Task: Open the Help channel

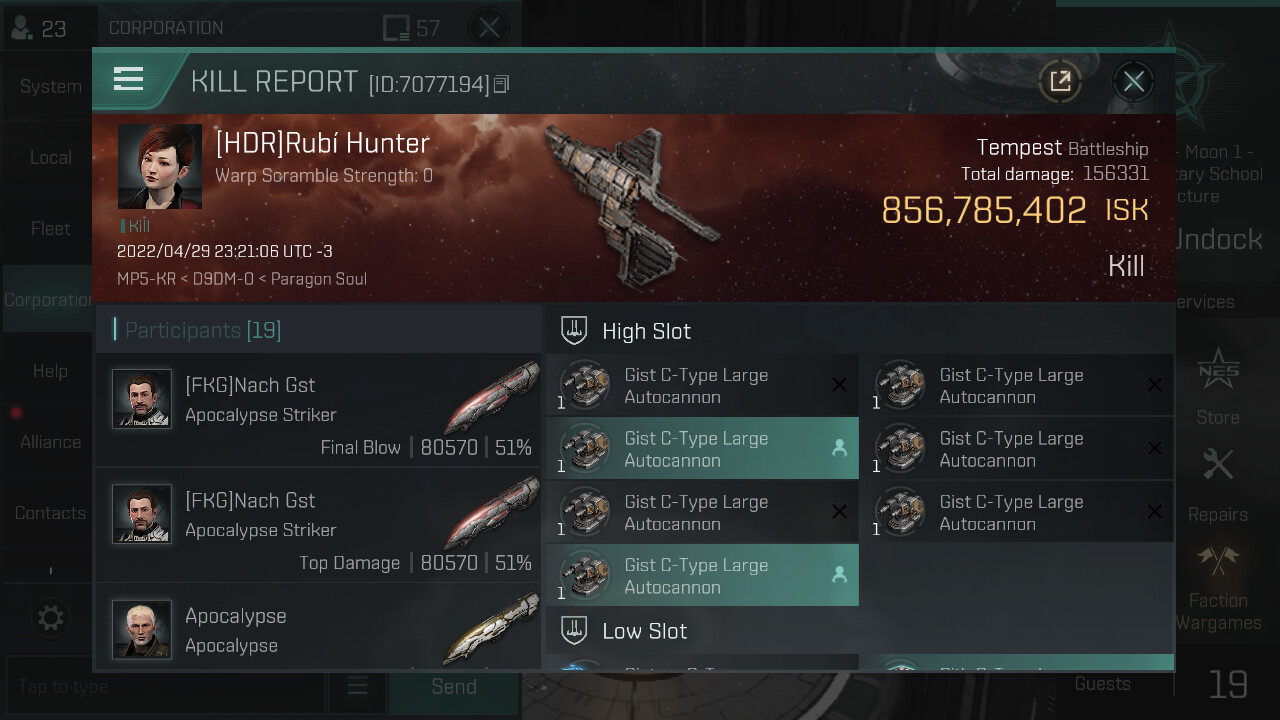Action: (x=50, y=371)
